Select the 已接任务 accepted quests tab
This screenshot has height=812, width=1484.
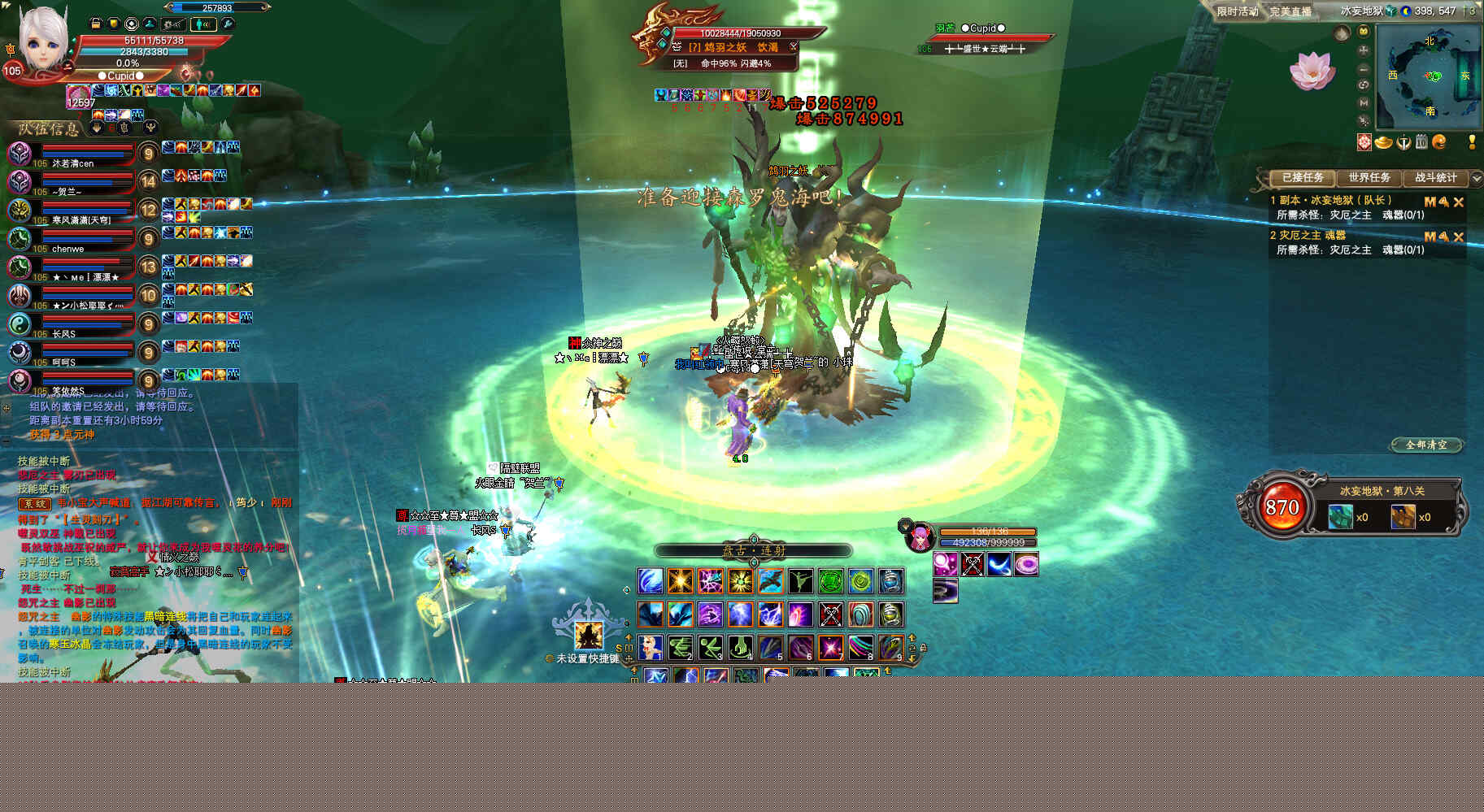[x=1302, y=177]
